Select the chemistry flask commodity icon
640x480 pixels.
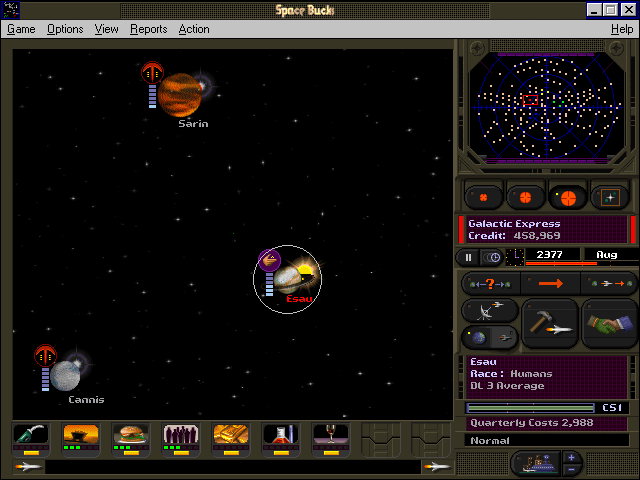click(281, 436)
